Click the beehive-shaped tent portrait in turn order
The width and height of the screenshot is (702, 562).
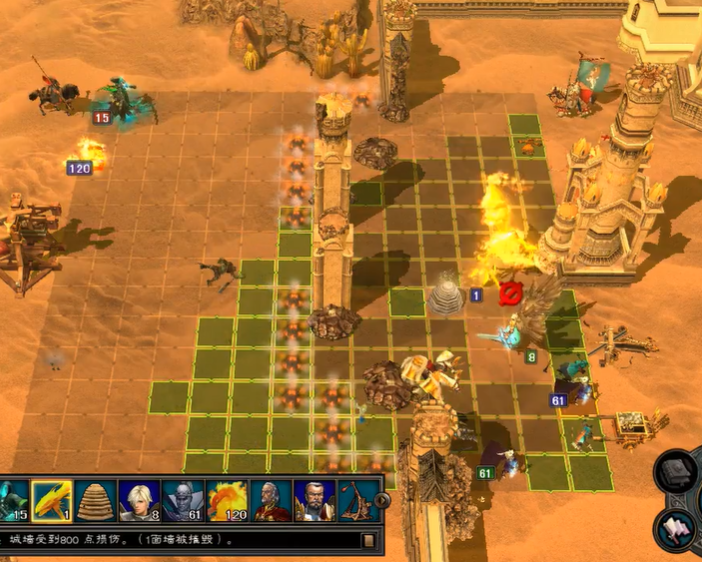coord(96,499)
